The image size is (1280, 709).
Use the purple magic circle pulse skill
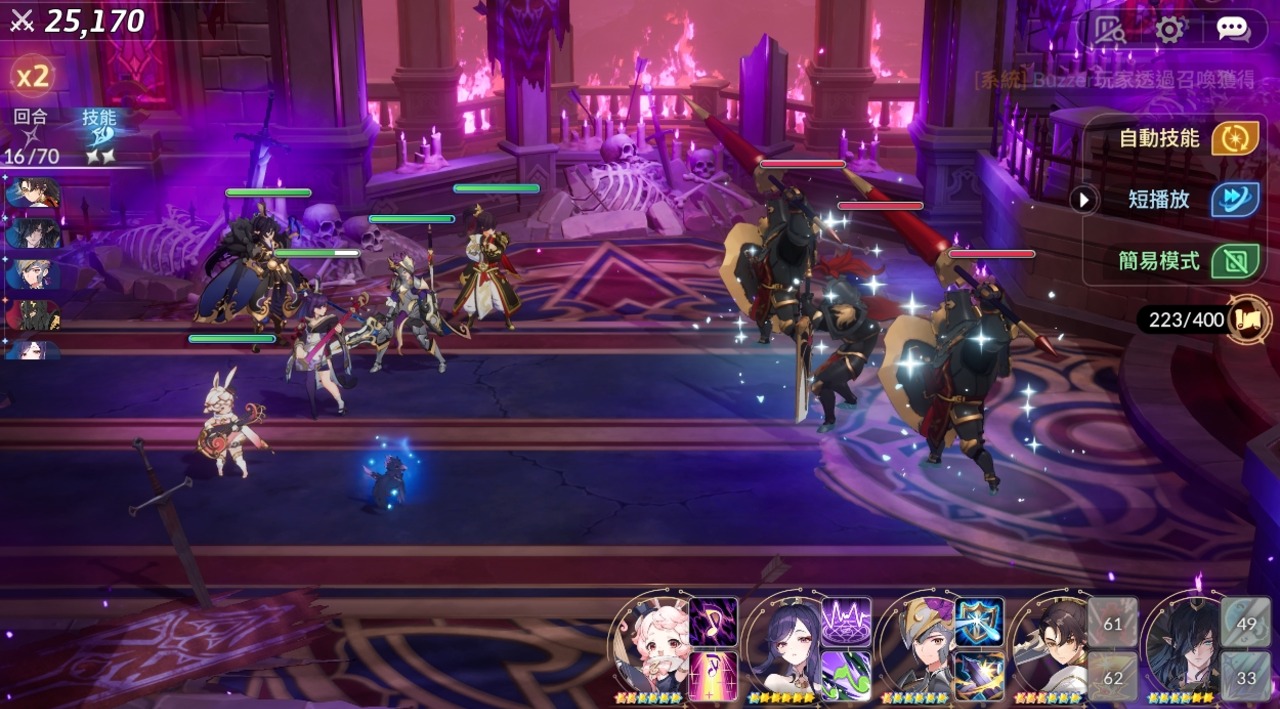coord(846,622)
